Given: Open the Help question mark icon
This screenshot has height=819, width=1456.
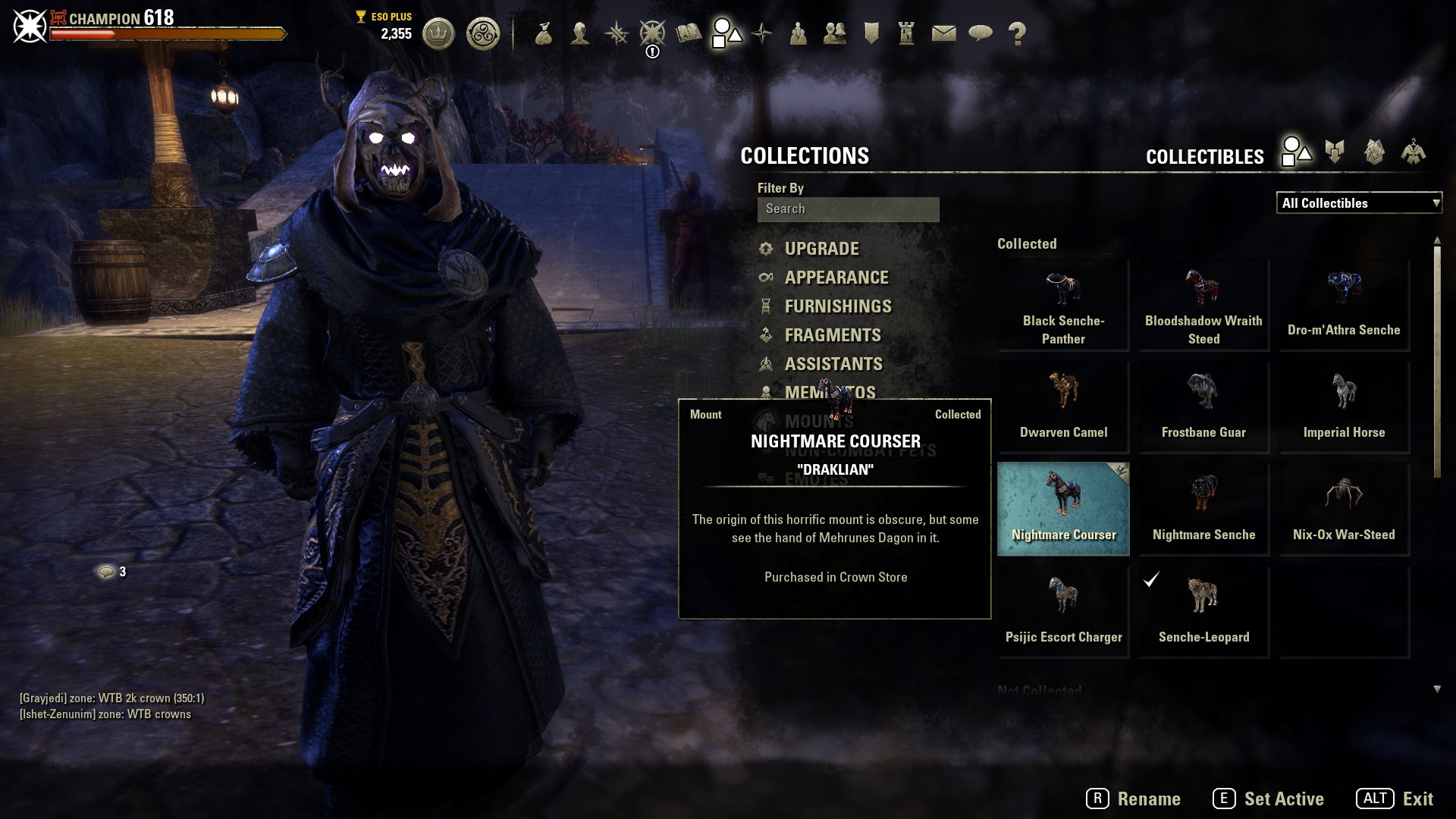Looking at the screenshot, I should (1016, 33).
